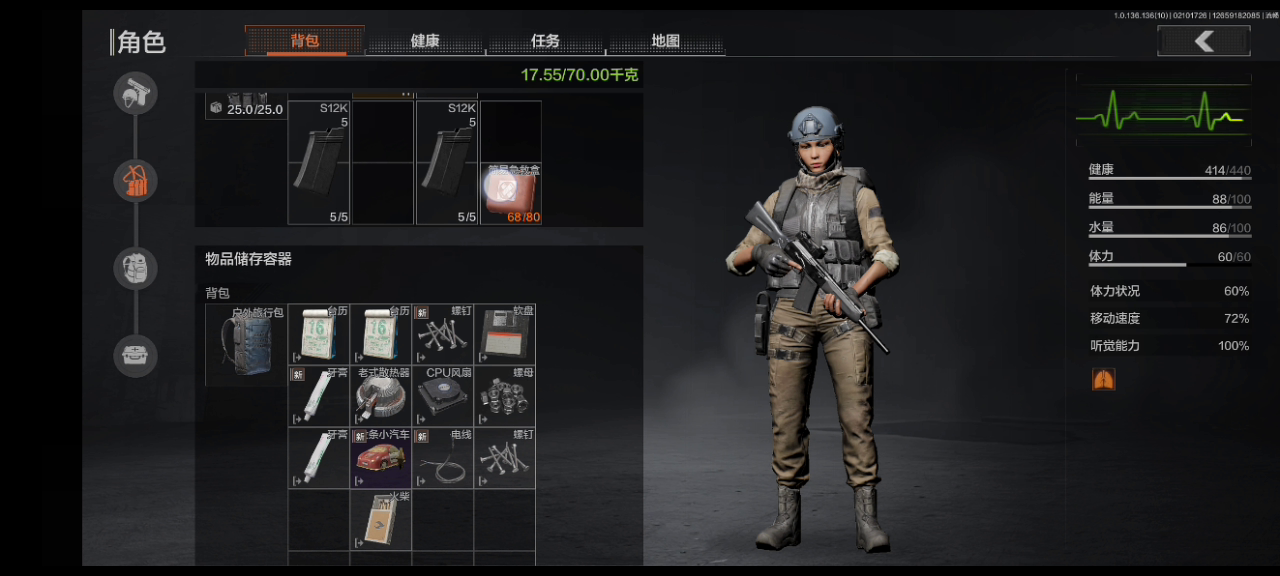Jump to the backpack section icon in the sidebar
Image resolution: width=1280 pixels, height=576 pixels.
click(135, 268)
